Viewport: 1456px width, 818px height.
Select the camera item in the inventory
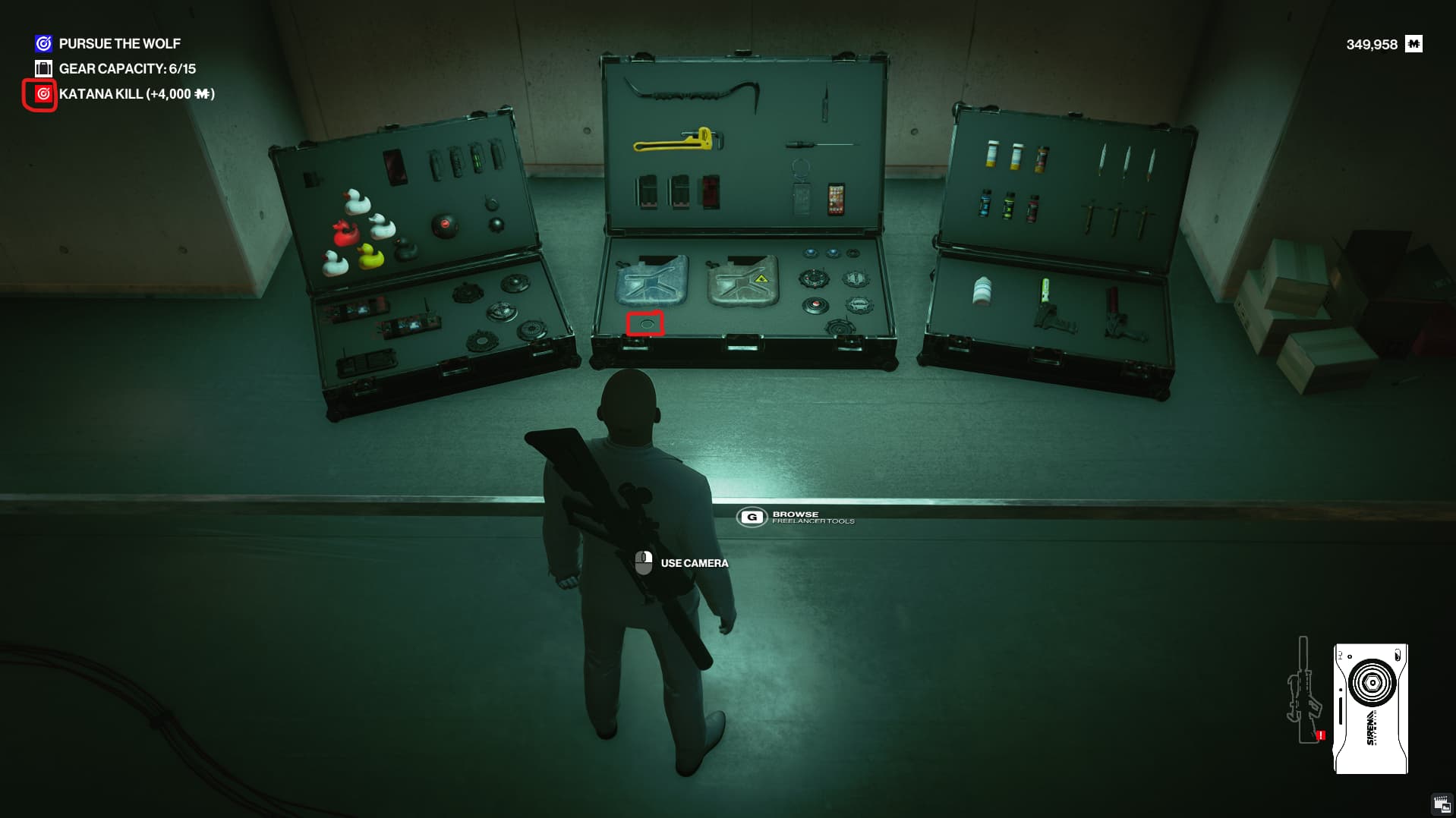tap(1371, 709)
